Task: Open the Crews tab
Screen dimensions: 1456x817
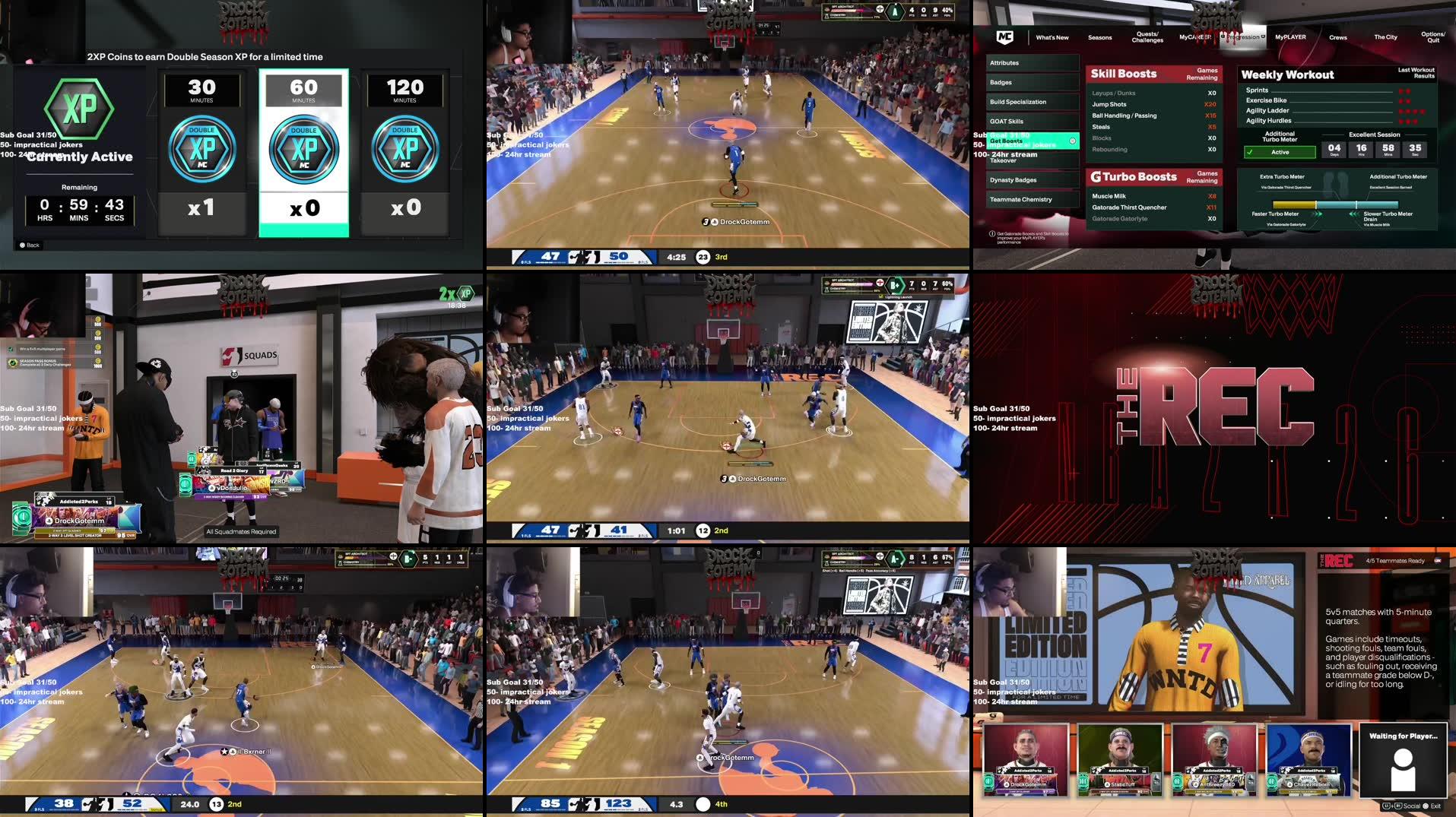Action: click(x=1338, y=37)
